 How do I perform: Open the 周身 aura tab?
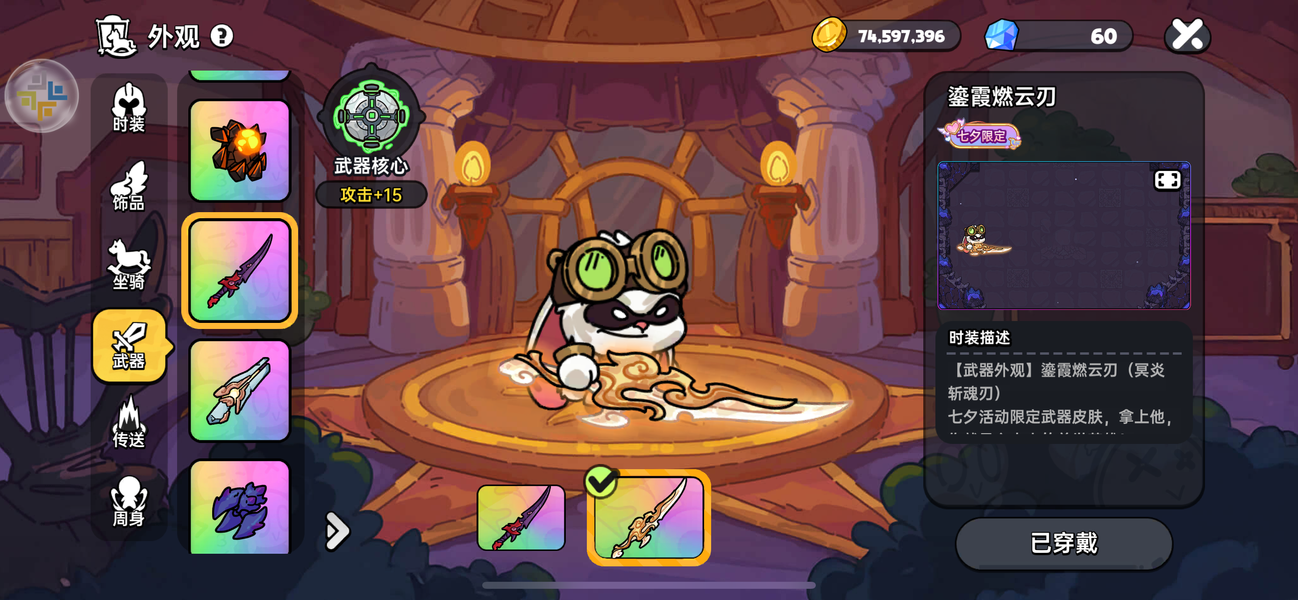pyautogui.click(x=129, y=502)
